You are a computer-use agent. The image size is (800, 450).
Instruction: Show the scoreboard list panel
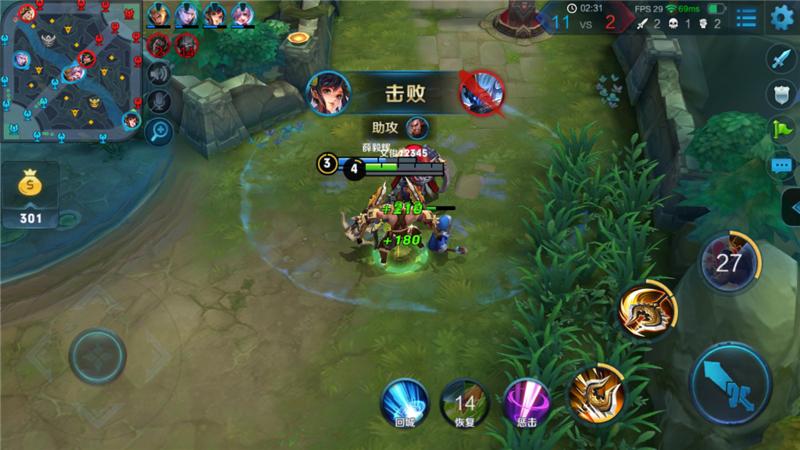(x=746, y=18)
